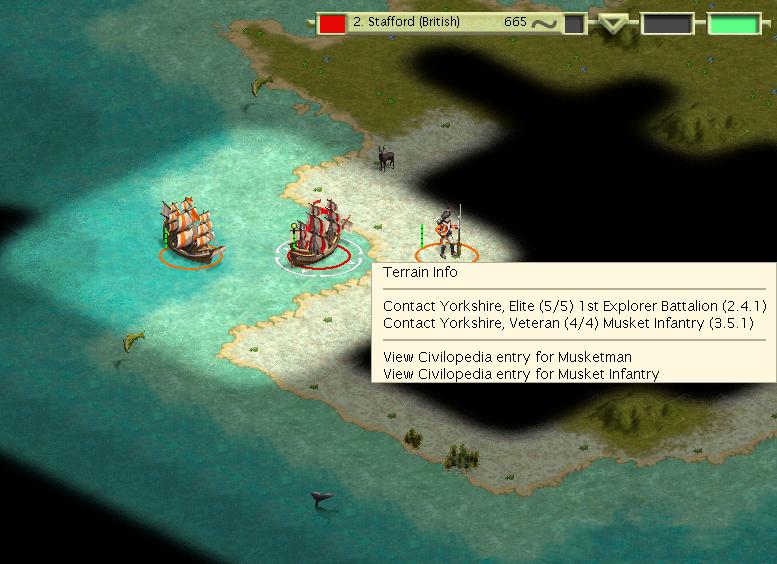Choose Terrain Info from the context menu

tap(420, 272)
